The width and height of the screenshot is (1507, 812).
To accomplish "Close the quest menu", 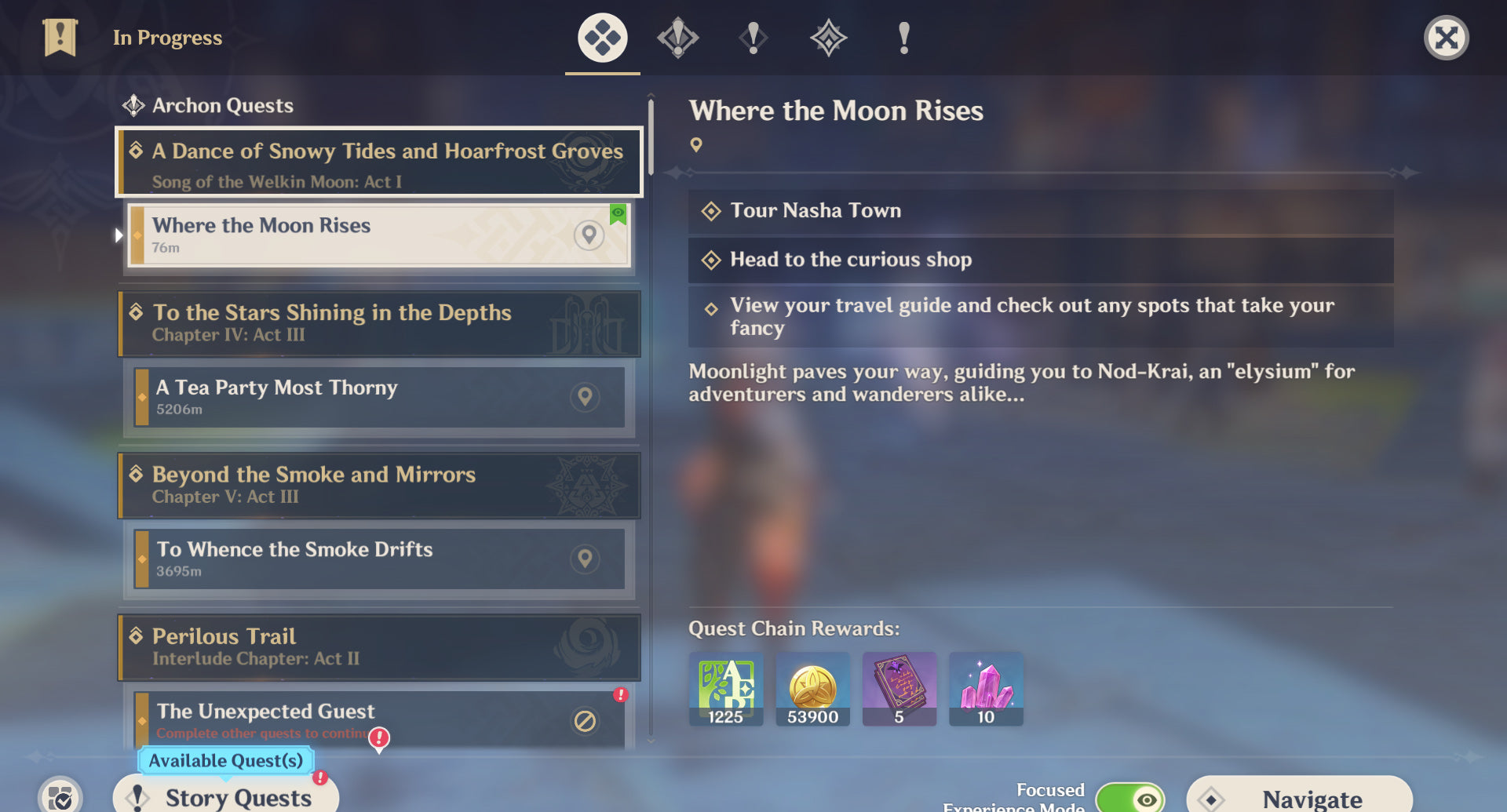I will coord(1446,38).
